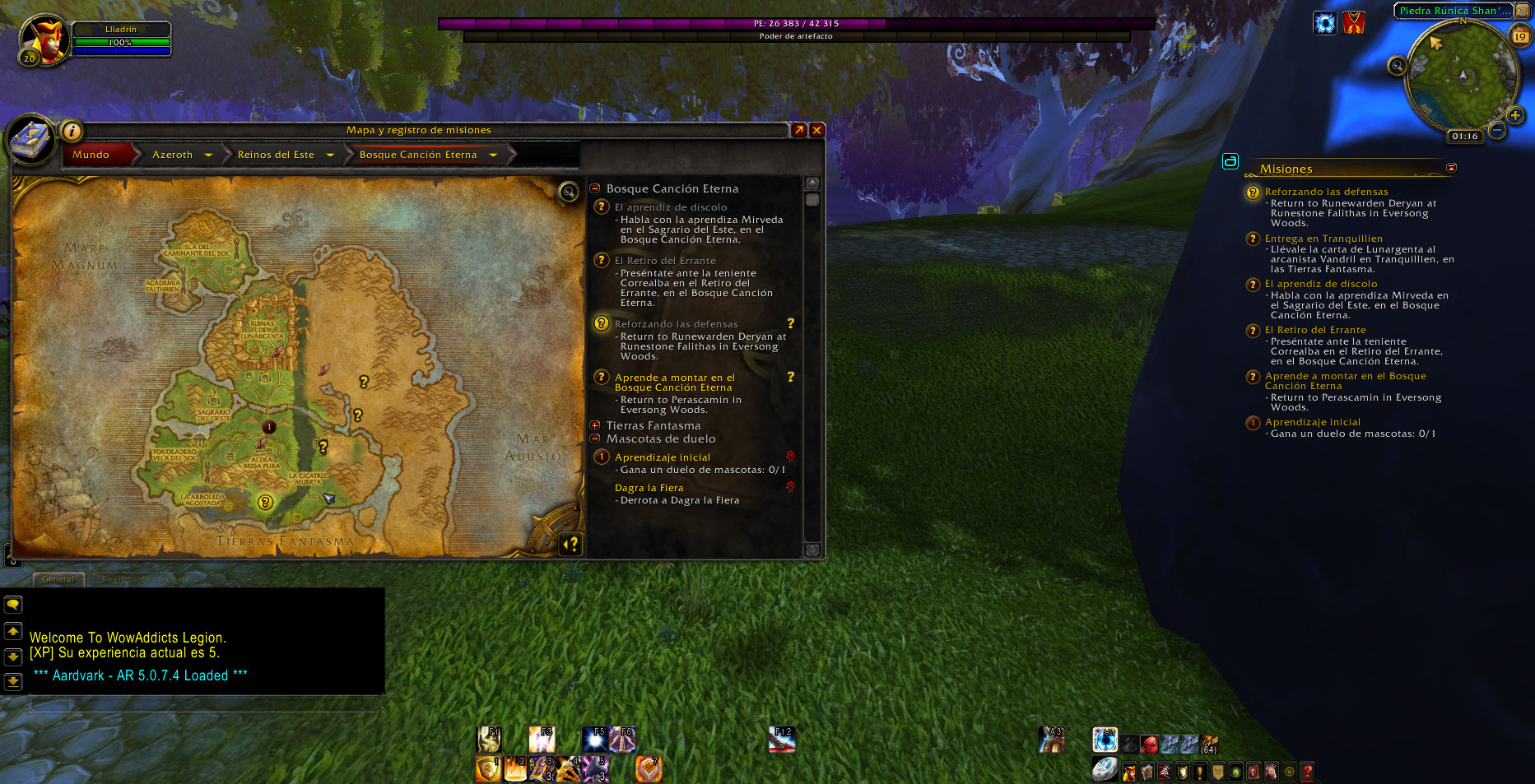Switch to the General chat tab
Screen dimensions: 1535x784
pyautogui.click(x=58, y=579)
